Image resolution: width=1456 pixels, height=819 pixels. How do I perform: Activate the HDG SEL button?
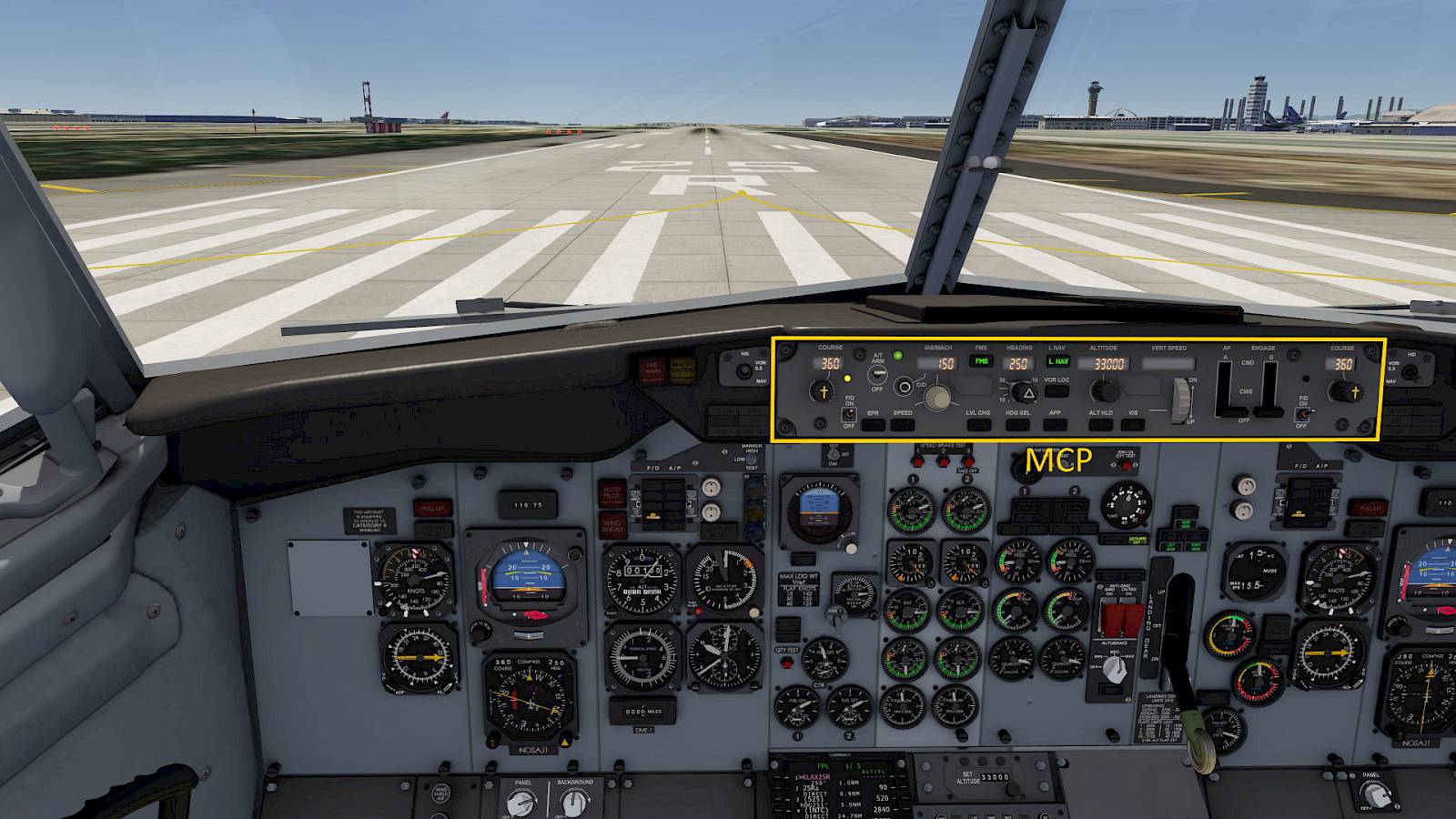click(1017, 424)
